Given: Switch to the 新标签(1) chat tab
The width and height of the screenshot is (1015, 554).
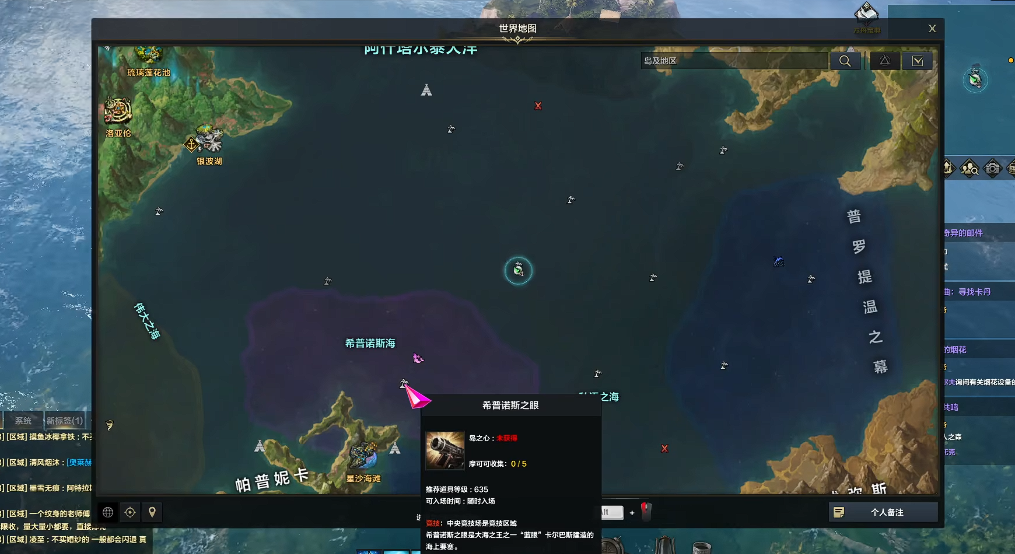Looking at the screenshot, I should (64, 421).
